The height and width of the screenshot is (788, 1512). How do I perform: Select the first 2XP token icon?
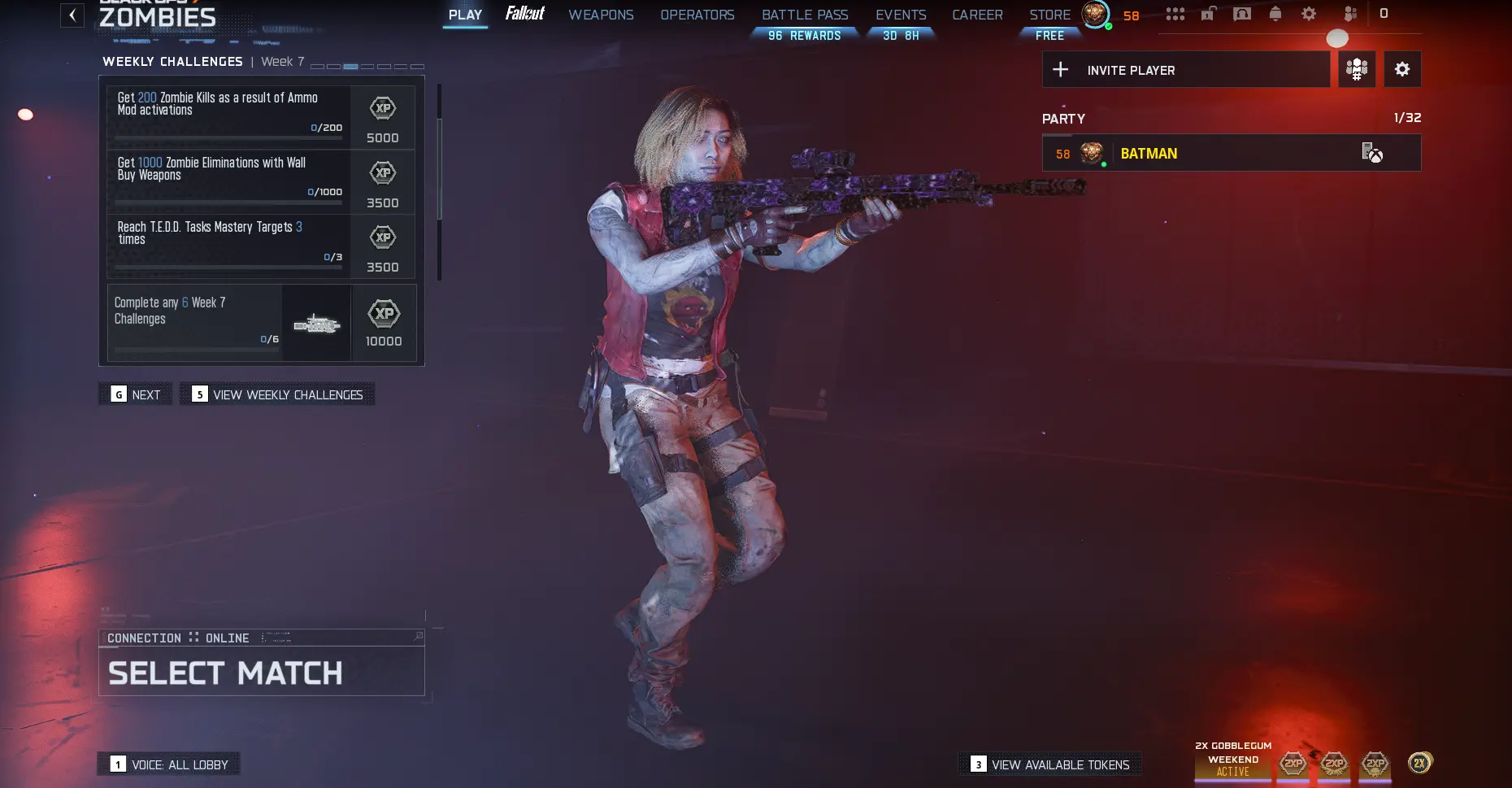(x=1293, y=763)
